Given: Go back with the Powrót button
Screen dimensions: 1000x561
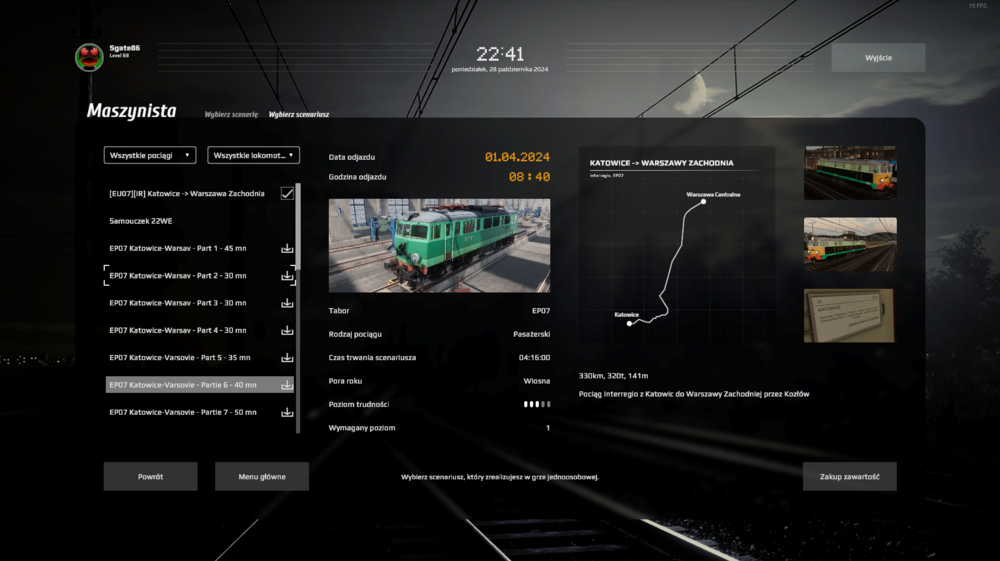Looking at the screenshot, I should coord(150,477).
